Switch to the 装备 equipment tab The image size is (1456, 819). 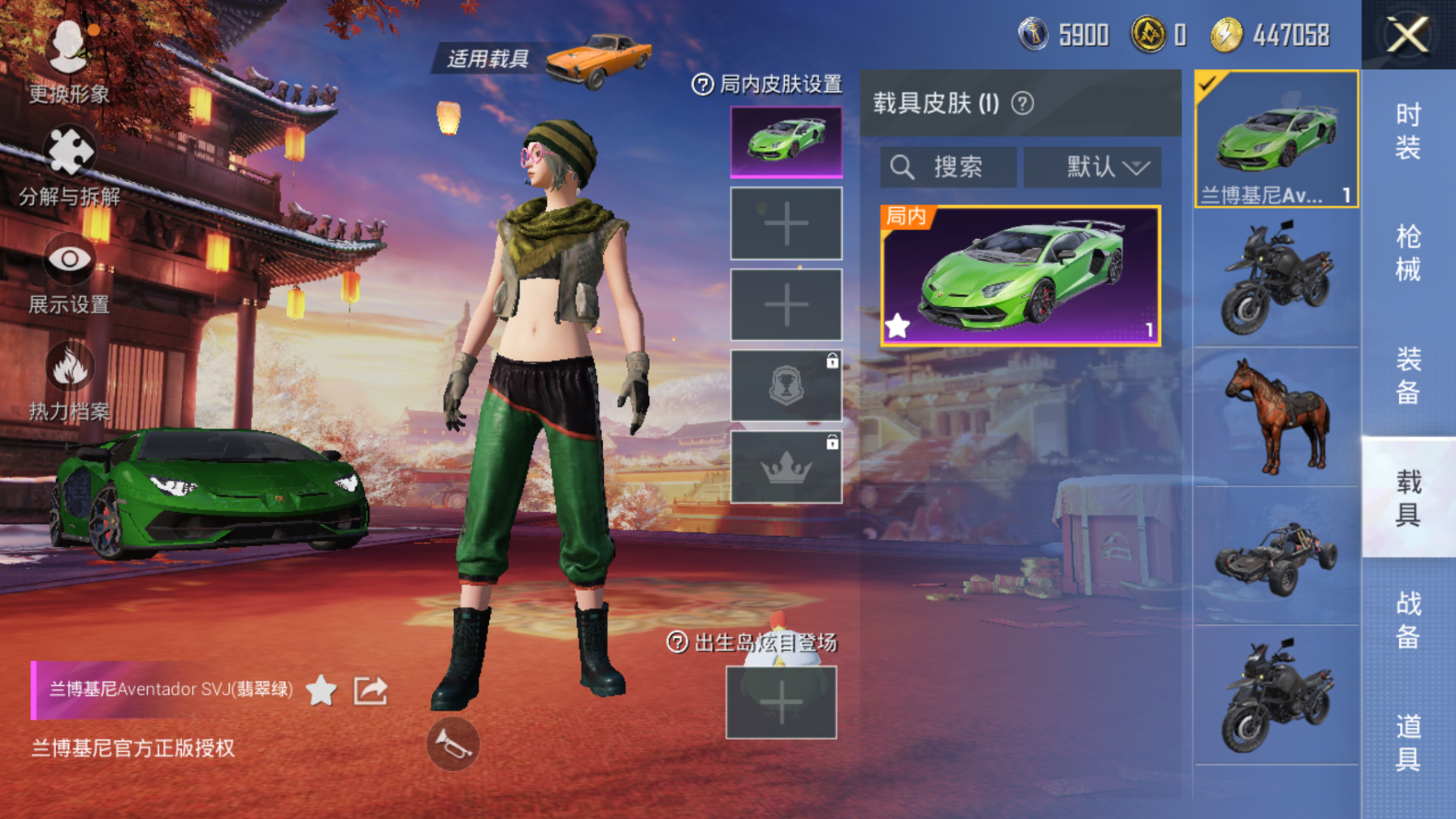click(x=1408, y=375)
